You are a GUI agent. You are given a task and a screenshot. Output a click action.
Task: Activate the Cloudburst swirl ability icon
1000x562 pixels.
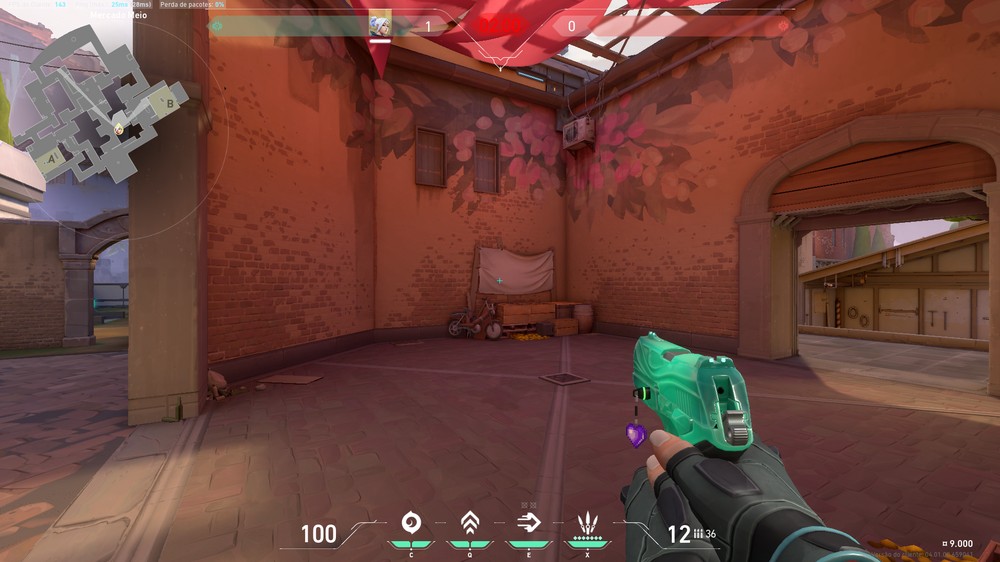(x=410, y=522)
